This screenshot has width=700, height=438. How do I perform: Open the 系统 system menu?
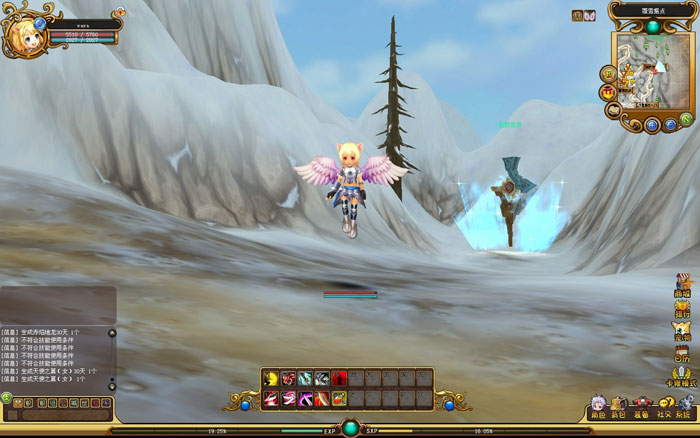683,405
